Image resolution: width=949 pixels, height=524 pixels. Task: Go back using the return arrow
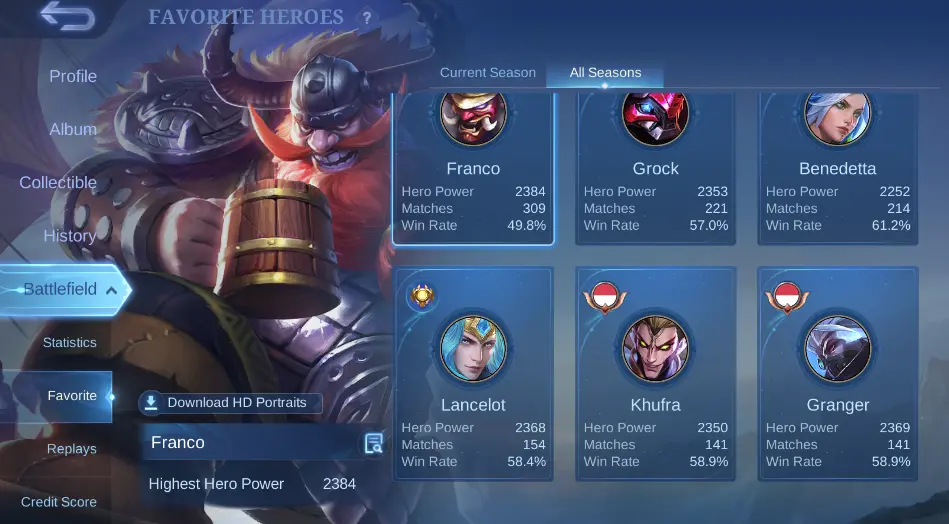pos(67,18)
